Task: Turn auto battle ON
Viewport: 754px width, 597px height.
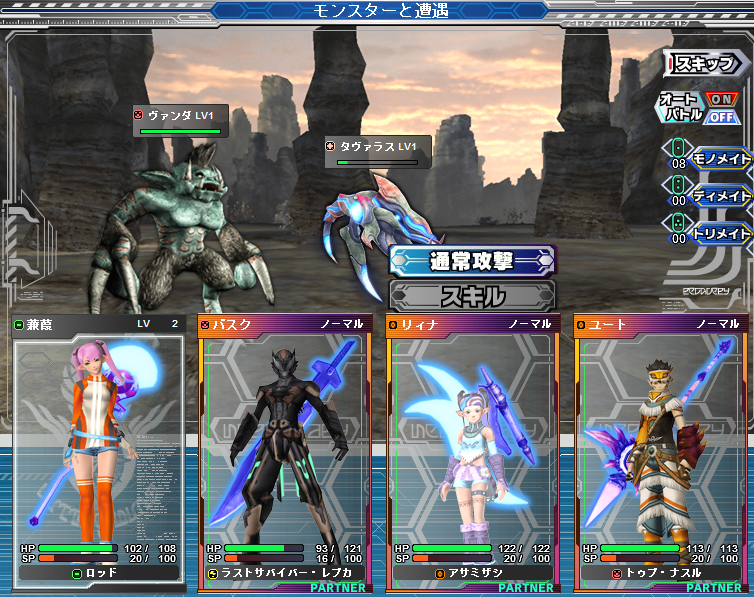Action: click(721, 100)
